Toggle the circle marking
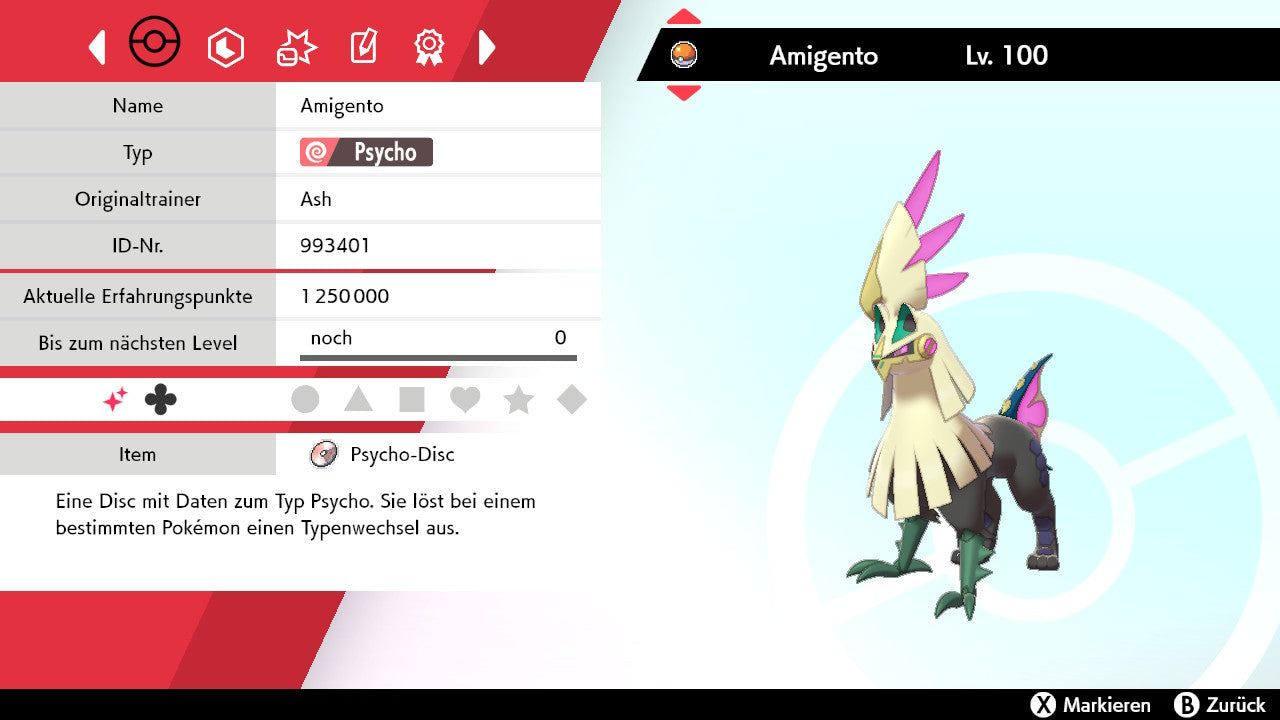Image resolution: width=1280 pixels, height=720 pixels. (305, 400)
